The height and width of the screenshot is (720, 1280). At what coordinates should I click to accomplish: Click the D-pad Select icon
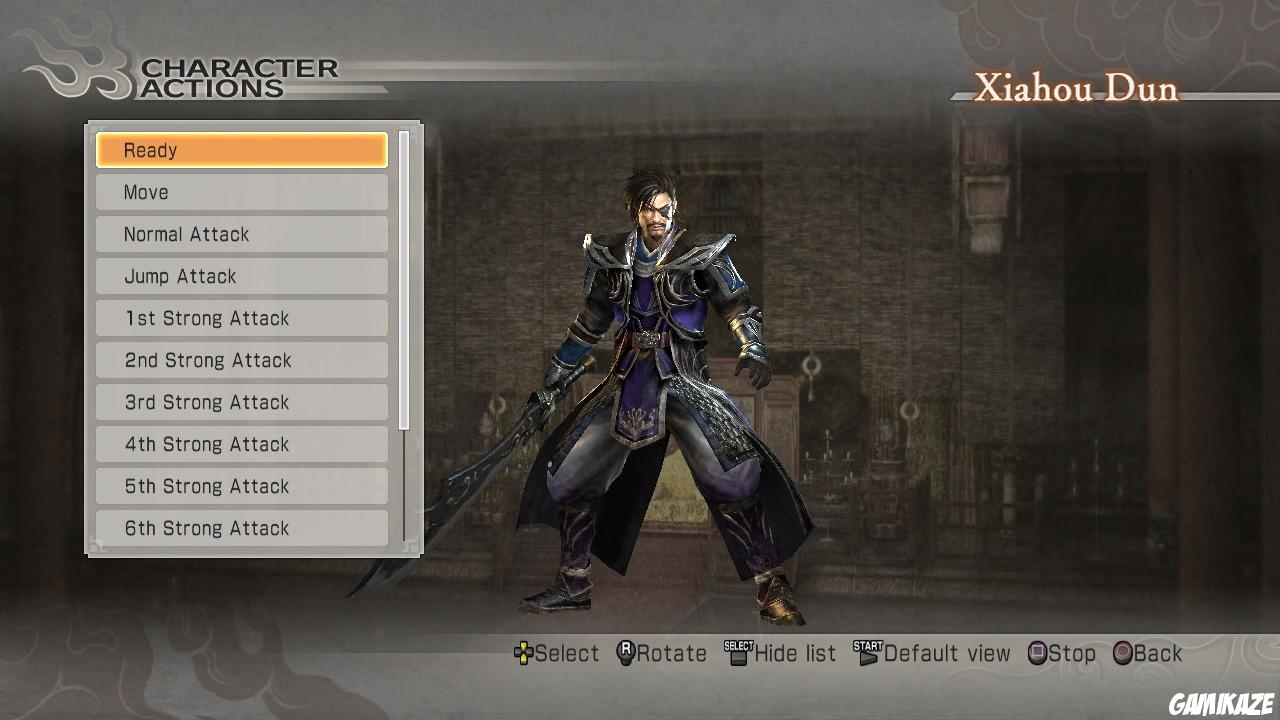523,653
